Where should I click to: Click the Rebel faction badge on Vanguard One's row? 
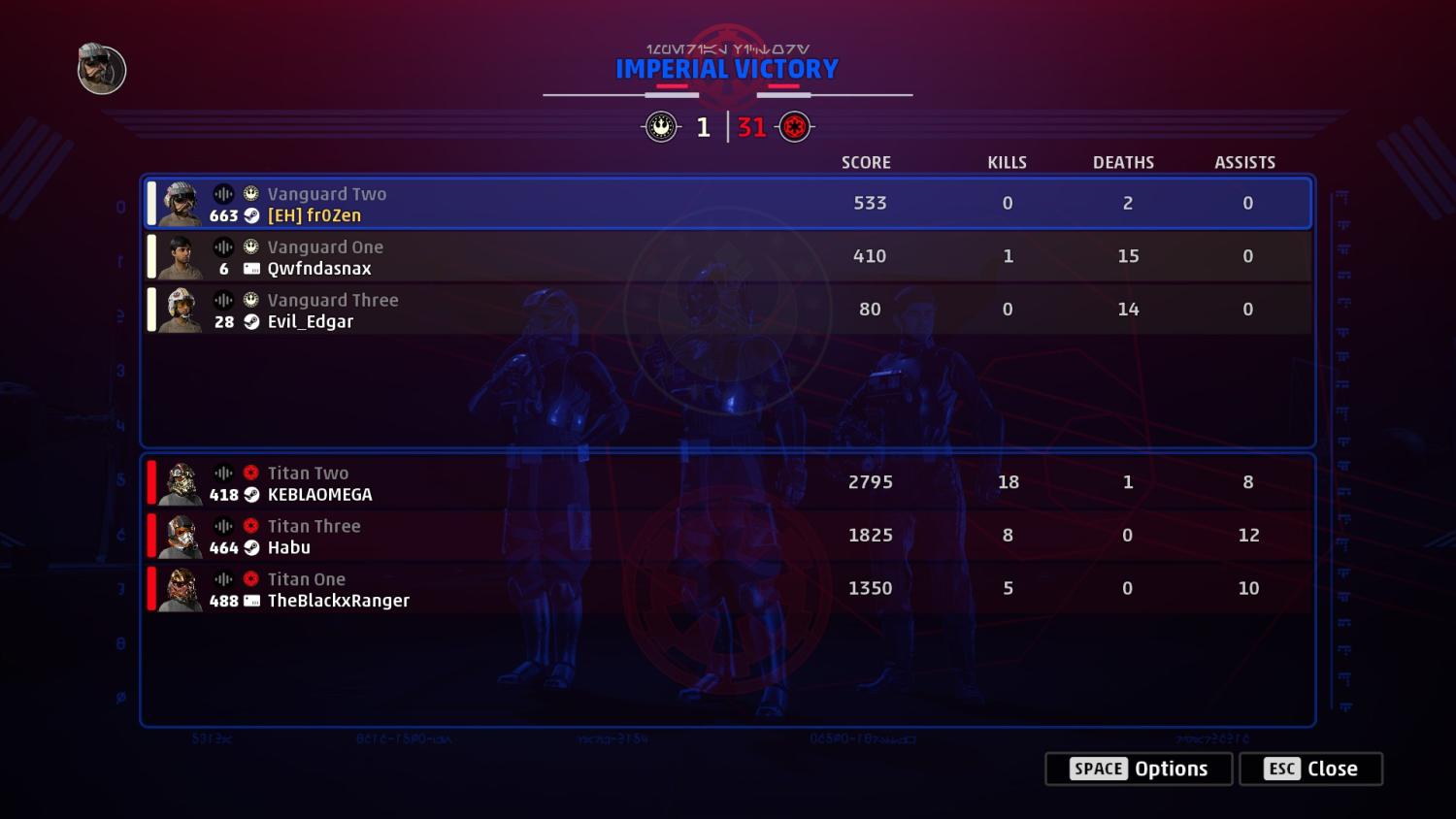point(250,247)
